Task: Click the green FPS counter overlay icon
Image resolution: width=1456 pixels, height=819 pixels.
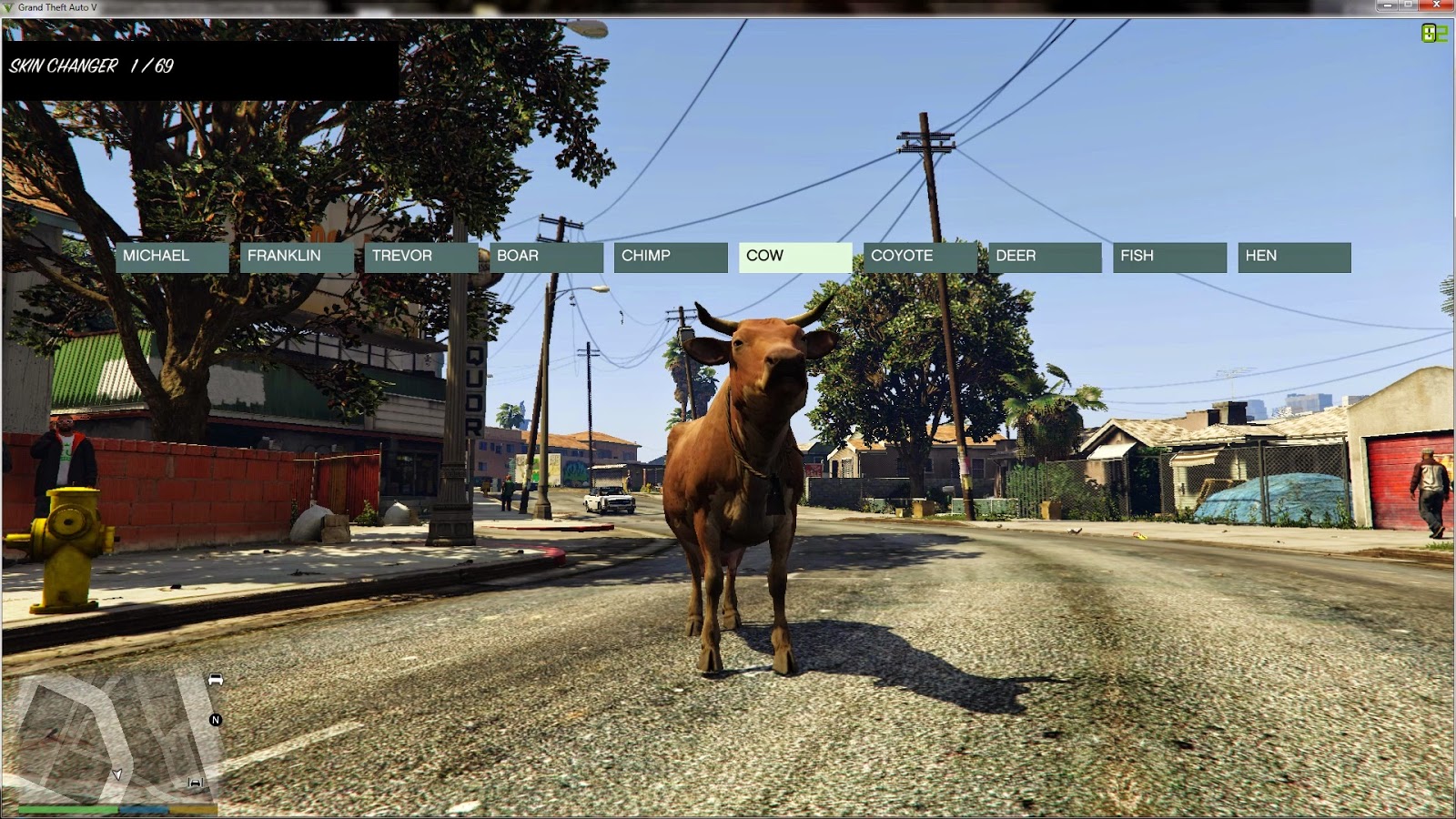Action: click(x=1433, y=32)
